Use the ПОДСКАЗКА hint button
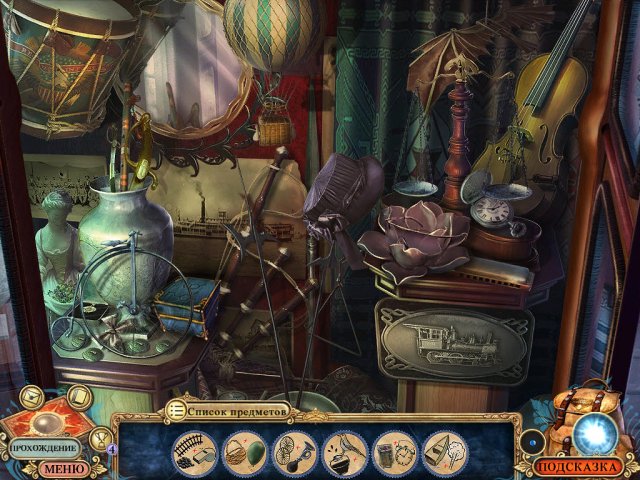 579,466
